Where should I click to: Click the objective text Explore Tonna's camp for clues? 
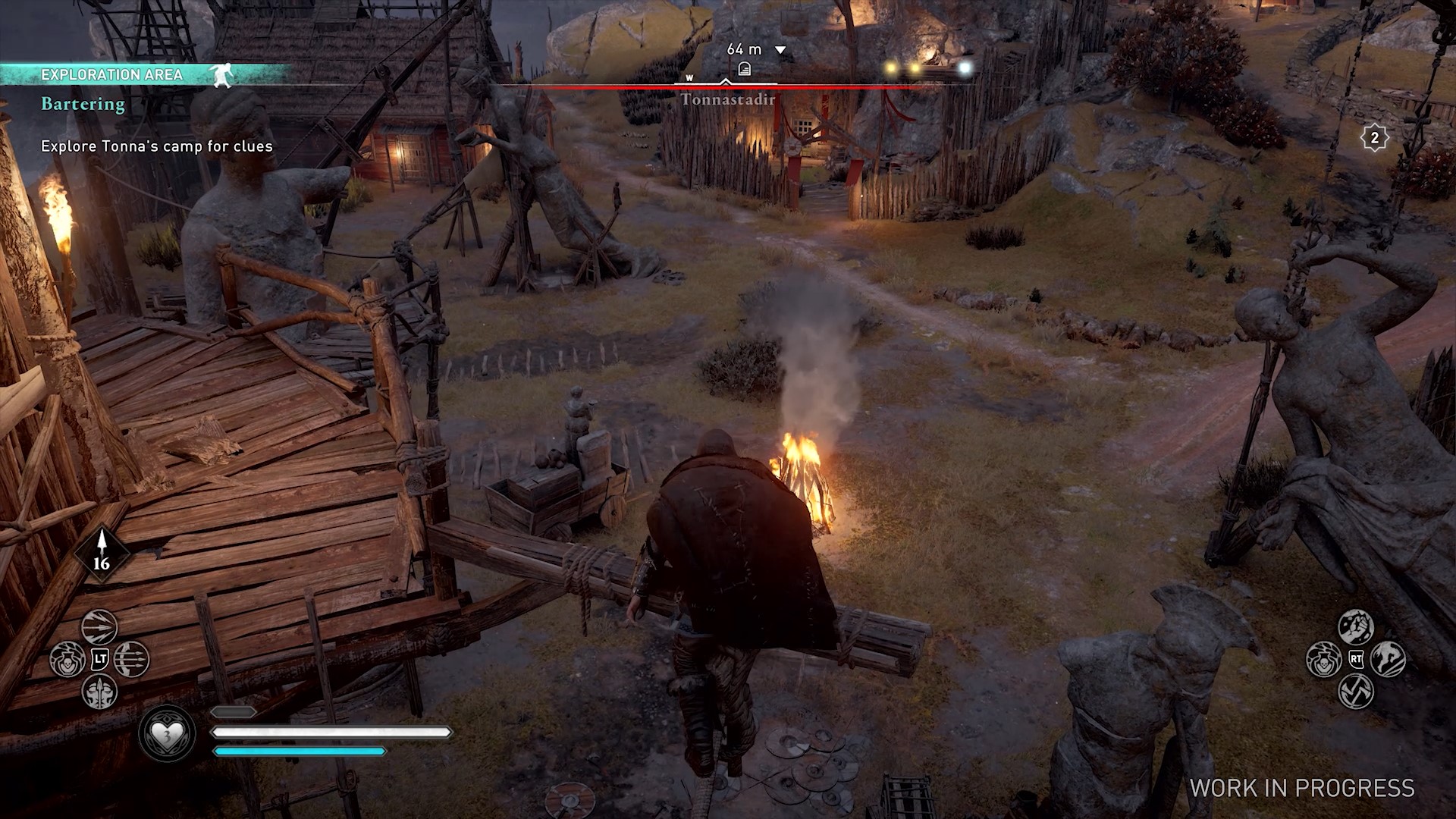(x=155, y=146)
